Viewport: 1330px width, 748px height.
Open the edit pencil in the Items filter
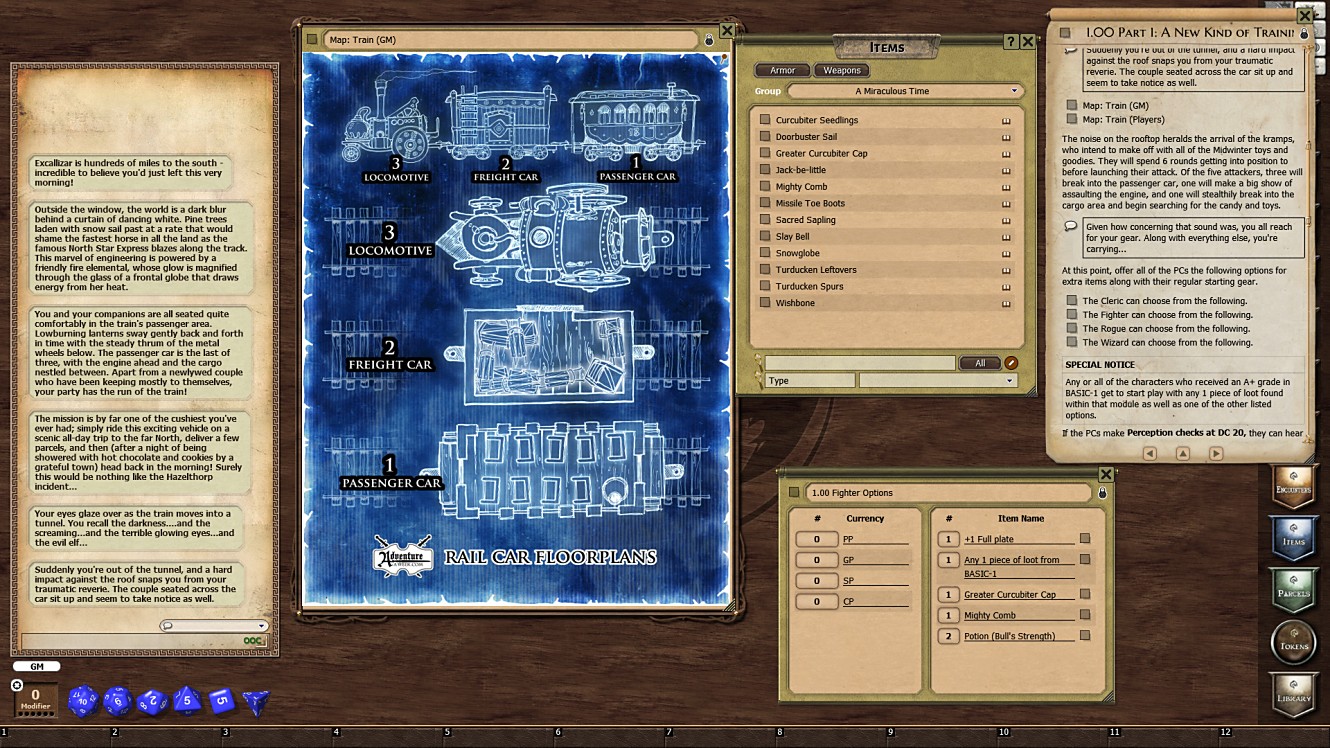(1013, 362)
